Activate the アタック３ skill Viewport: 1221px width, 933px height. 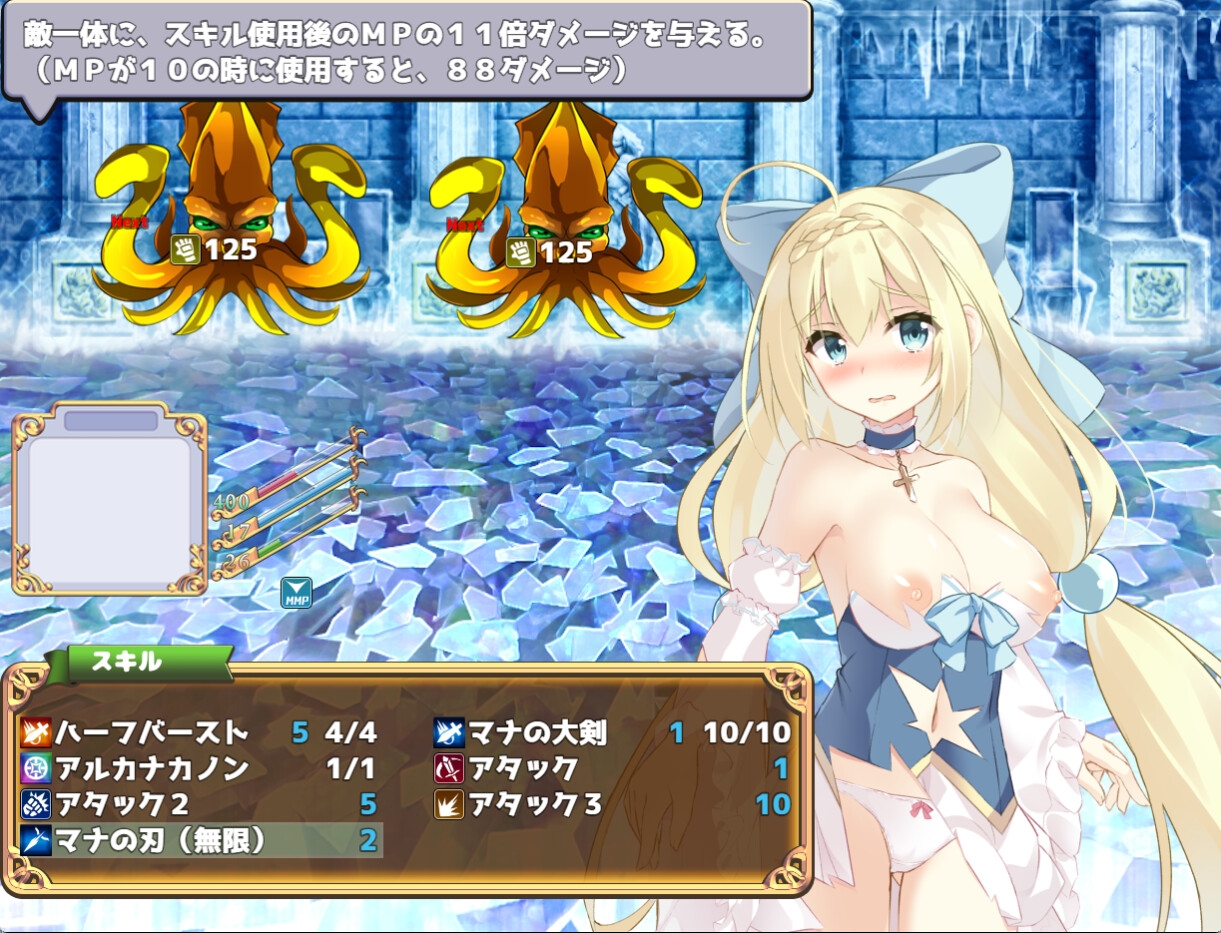coord(535,804)
